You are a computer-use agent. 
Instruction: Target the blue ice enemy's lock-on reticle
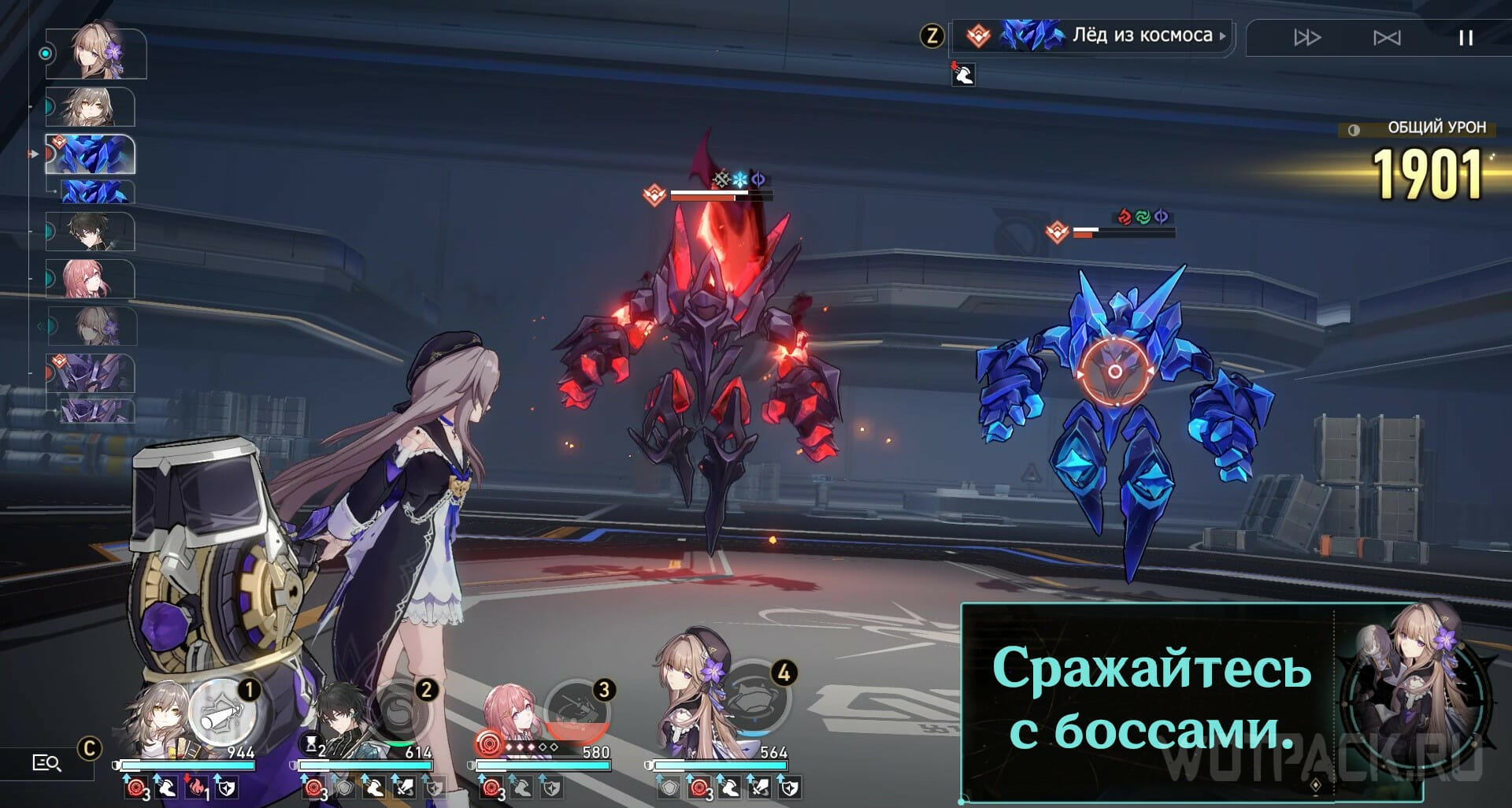point(1114,371)
